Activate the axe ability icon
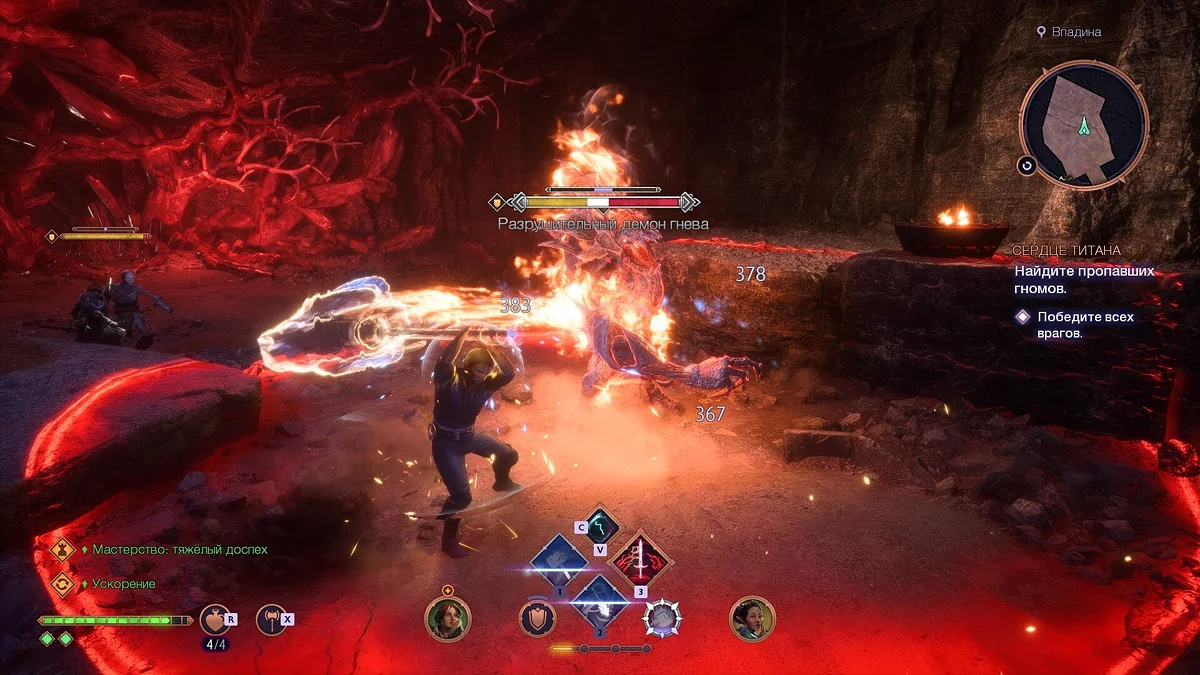Image resolution: width=1200 pixels, height=675 pixels. [269, 619]
